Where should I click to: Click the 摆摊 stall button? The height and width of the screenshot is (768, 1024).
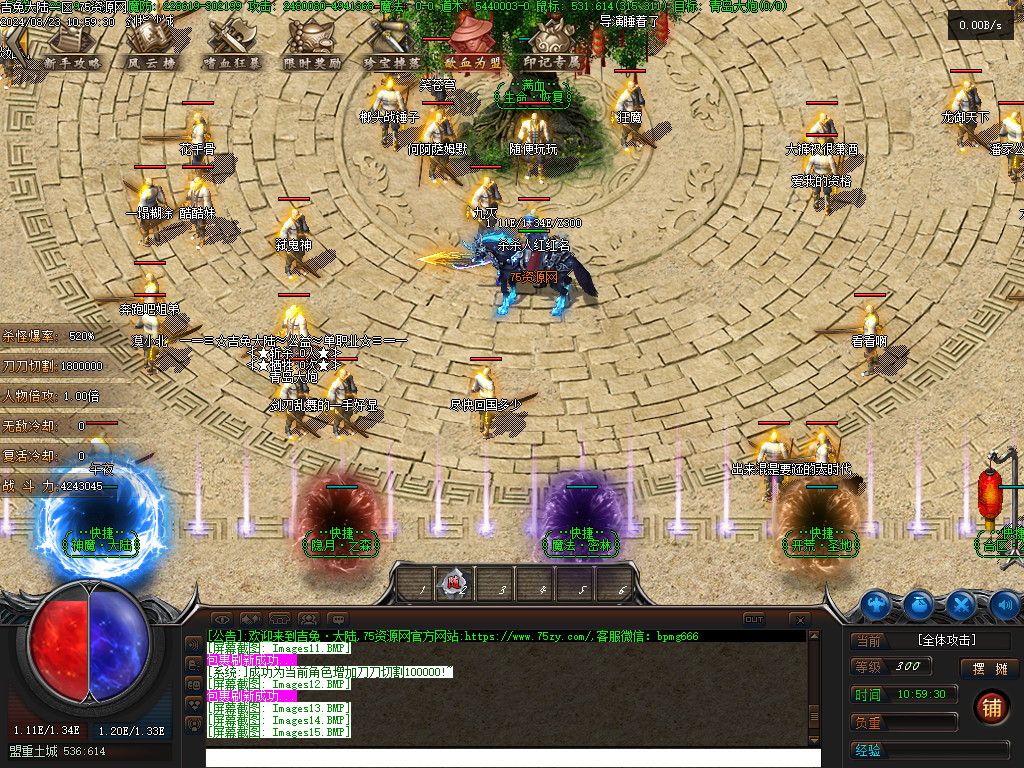pos(990,668)
